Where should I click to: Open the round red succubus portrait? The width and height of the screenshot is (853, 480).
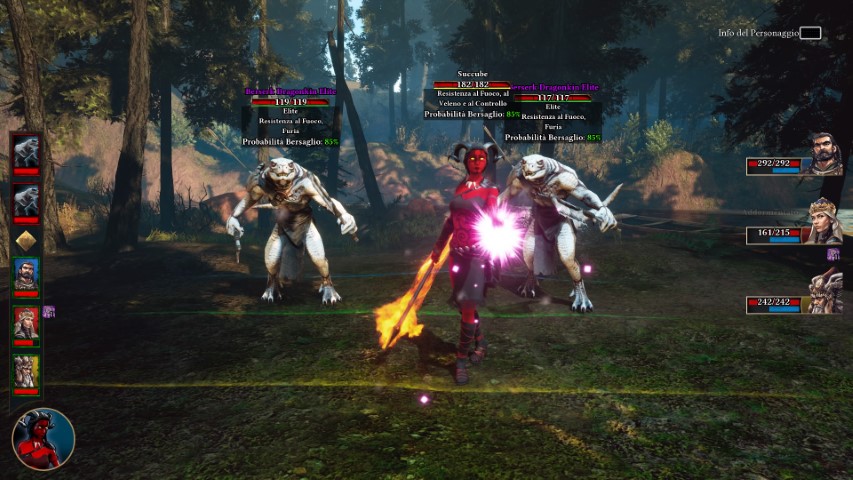tap(43, 439)
